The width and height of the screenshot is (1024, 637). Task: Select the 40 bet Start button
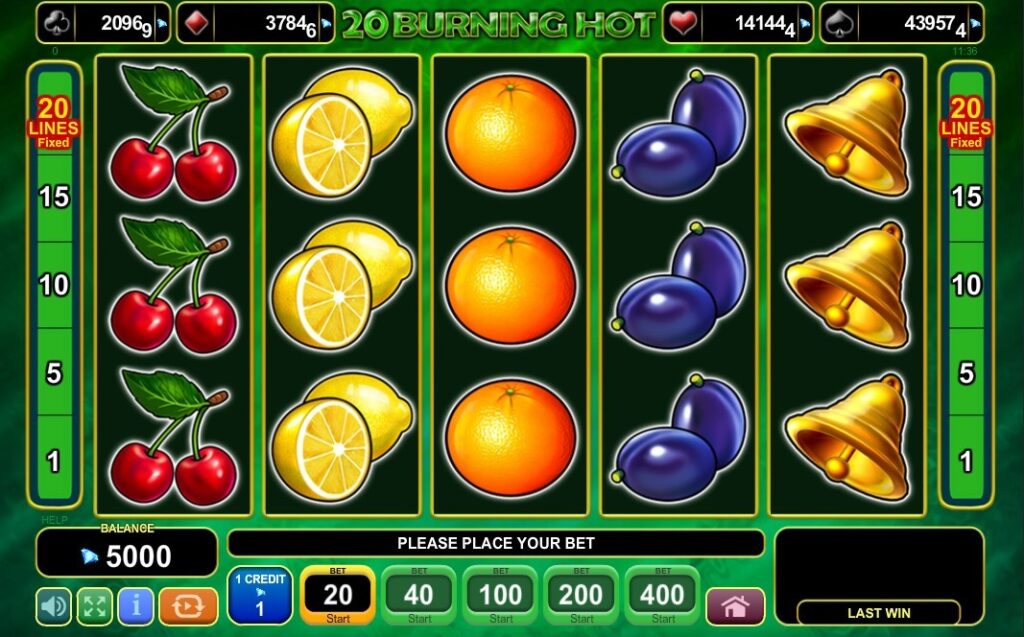pyautogui.click(x=419, y=596)
